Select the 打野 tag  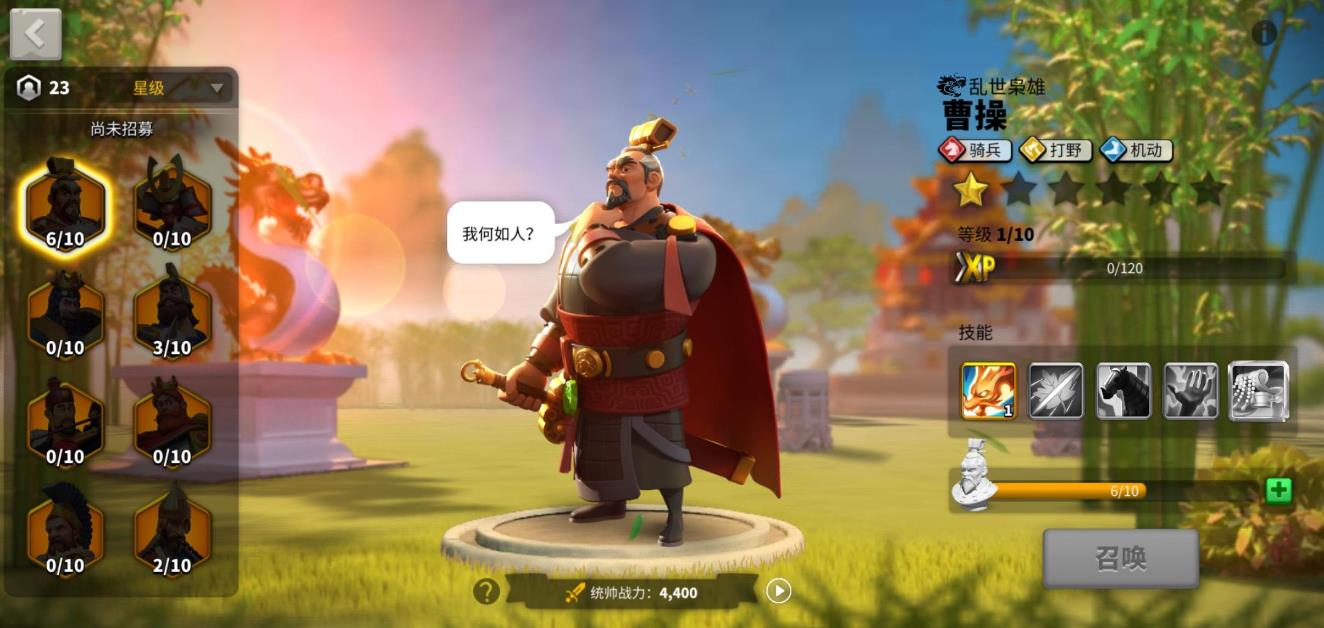1056,151
